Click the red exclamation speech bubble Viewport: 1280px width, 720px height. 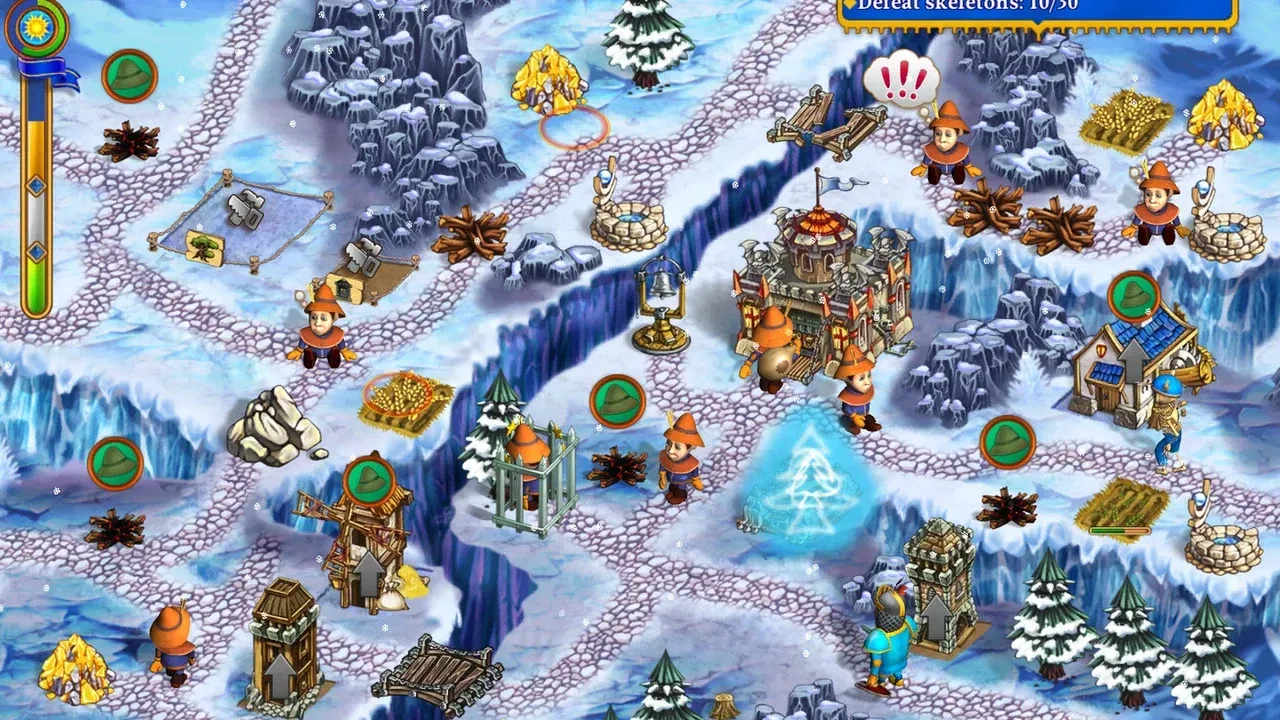pyautogui.click(x=902, y=80)
